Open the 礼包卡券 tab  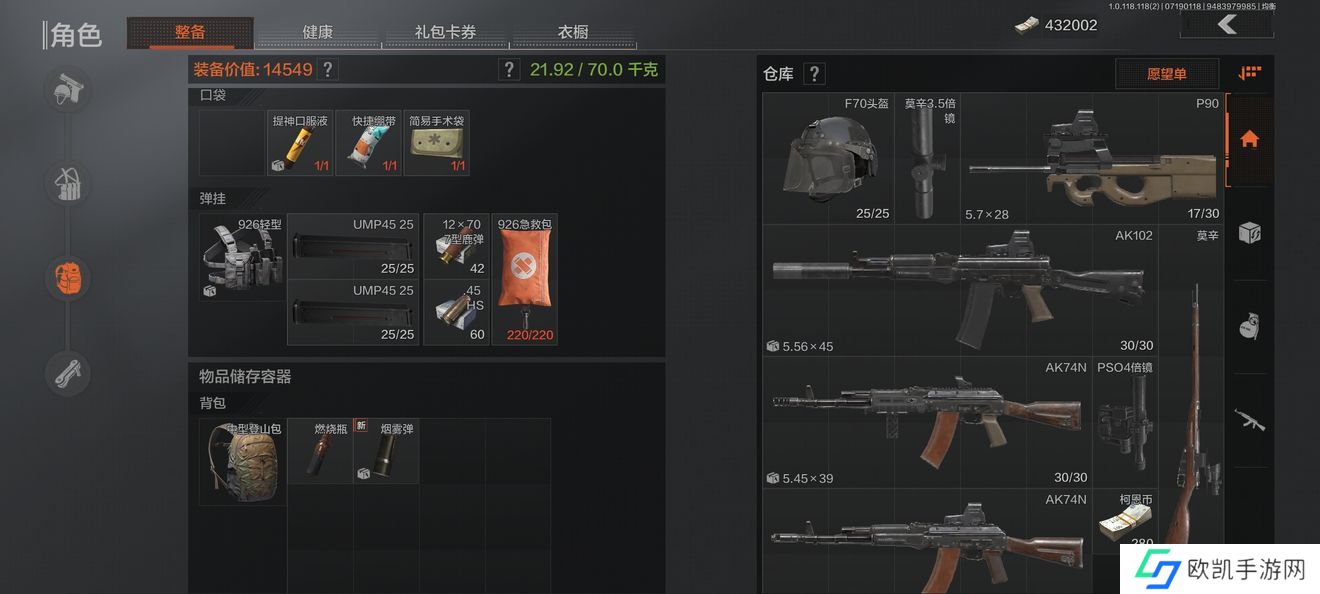point(445,32)
